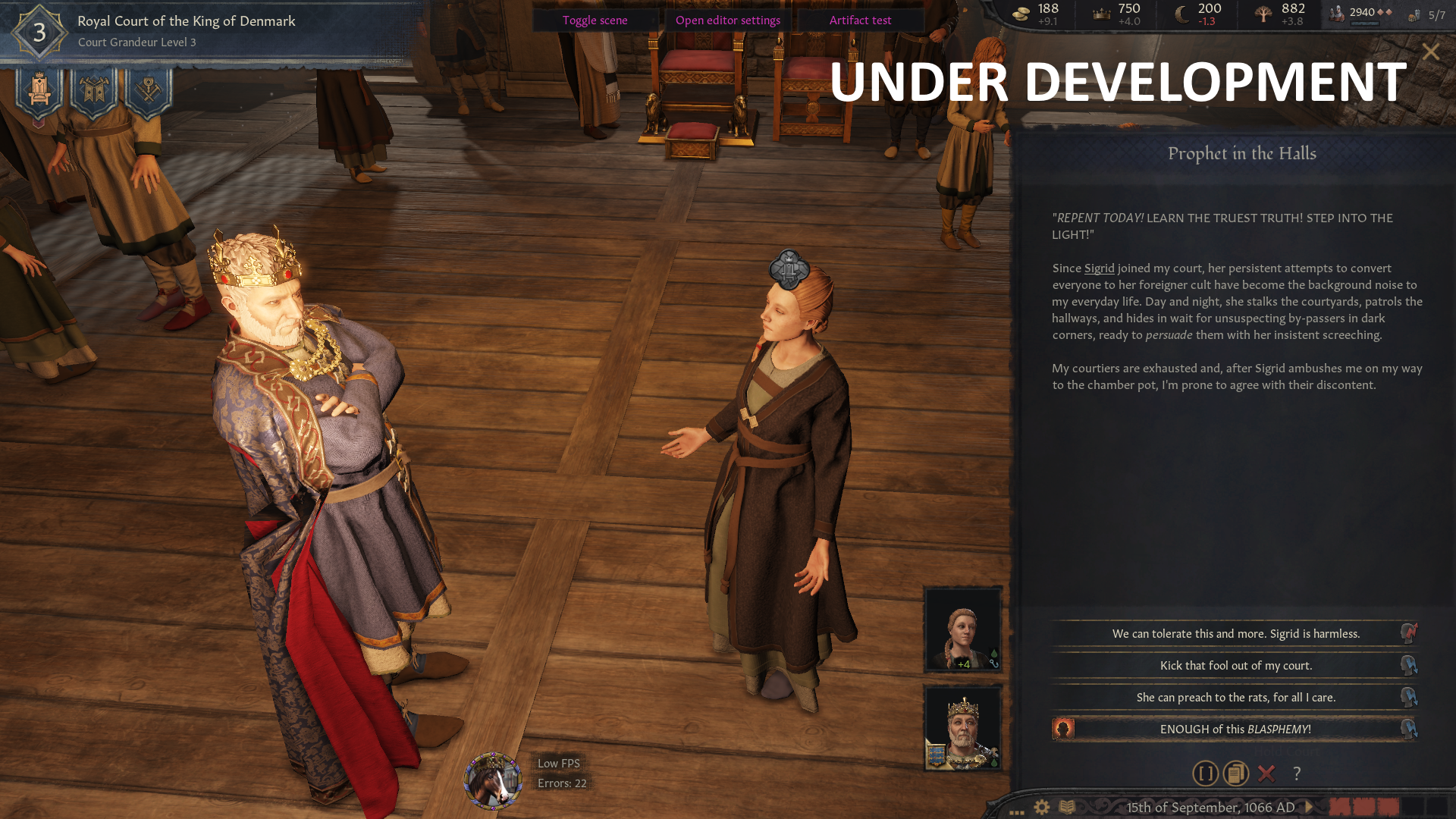Open the crossed tools artifacts tab
Screen dimensions: 1456x819
149,91
